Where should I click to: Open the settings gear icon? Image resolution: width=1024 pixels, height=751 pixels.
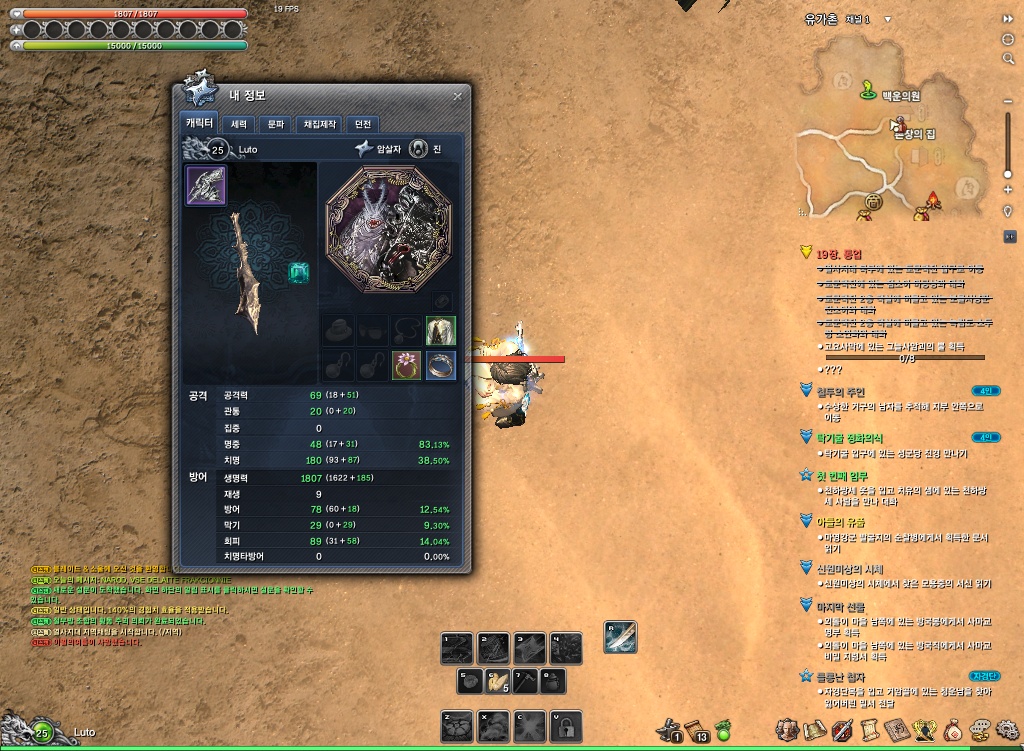click(x=1007, y=729)
